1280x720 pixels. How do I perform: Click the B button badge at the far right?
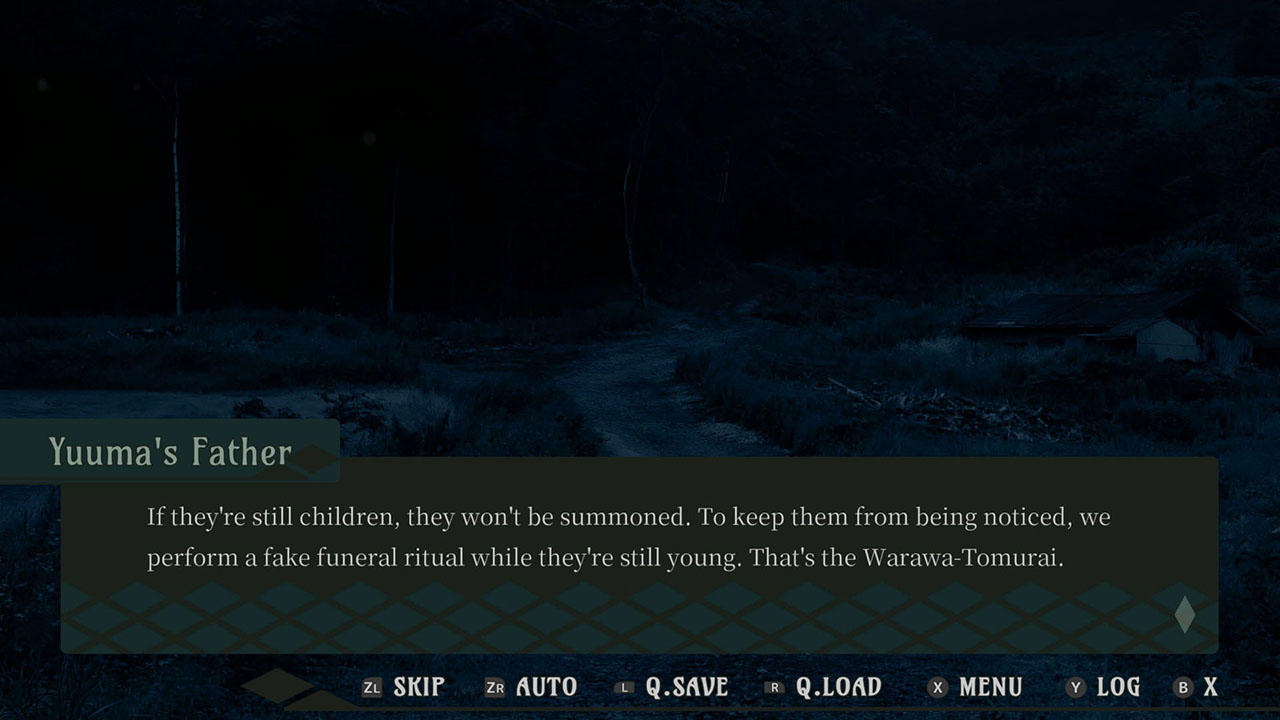1183,687
